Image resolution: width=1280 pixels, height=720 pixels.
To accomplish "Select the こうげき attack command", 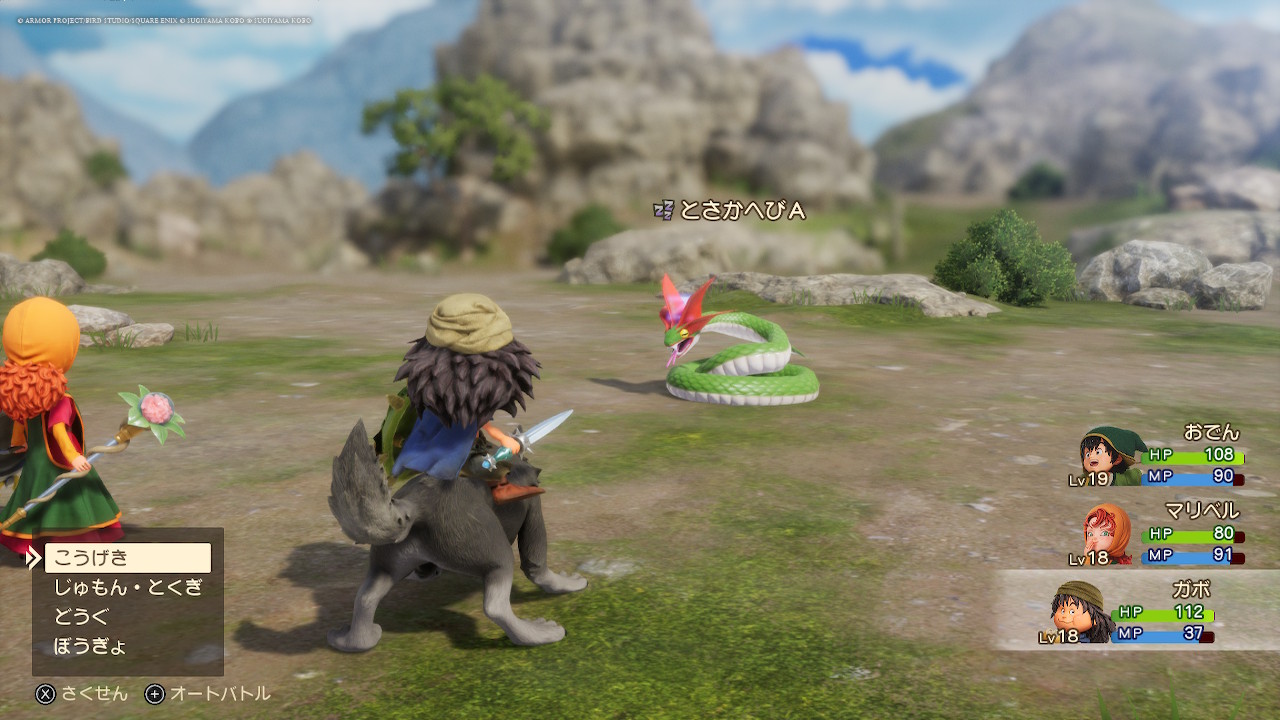I will 127,558.
